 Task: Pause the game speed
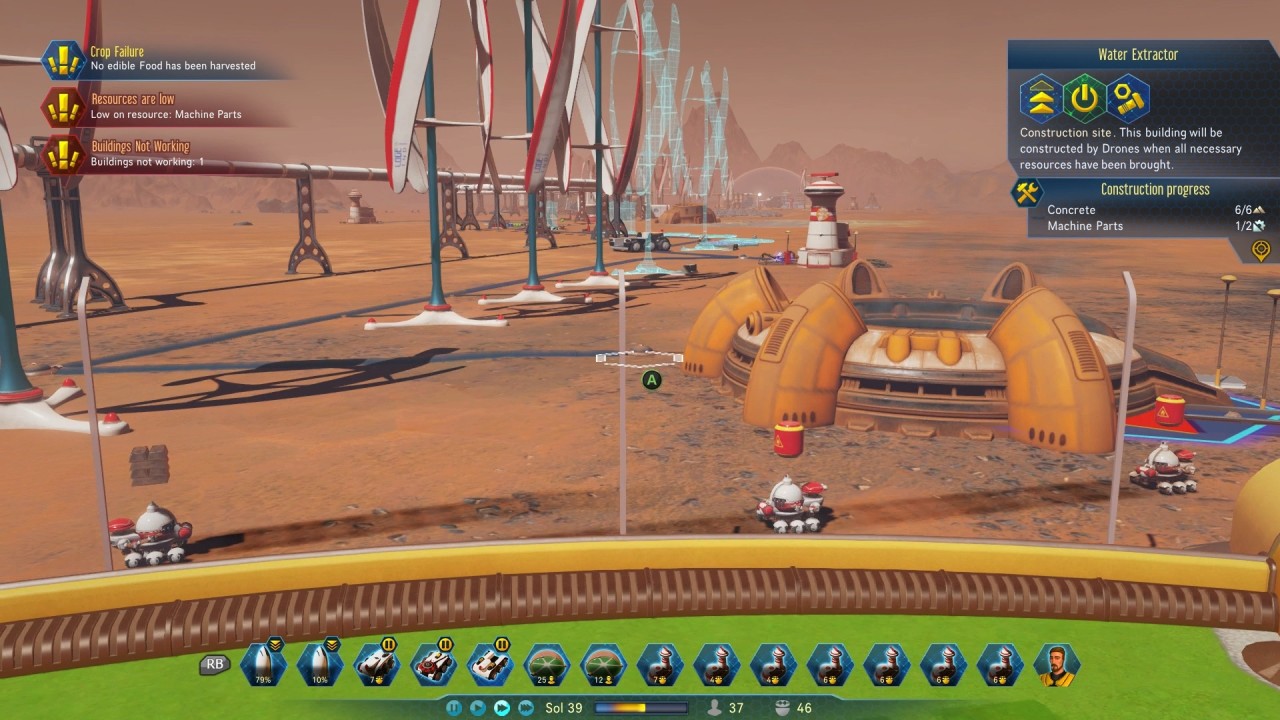(454, 708)
